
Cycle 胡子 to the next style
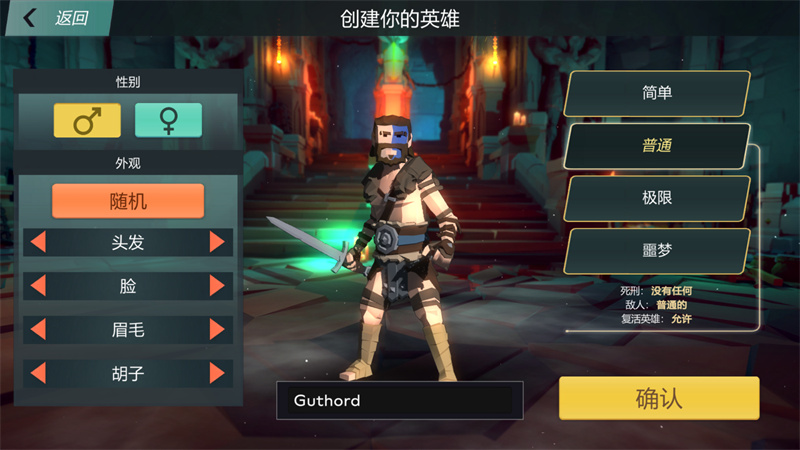[217, 374]
